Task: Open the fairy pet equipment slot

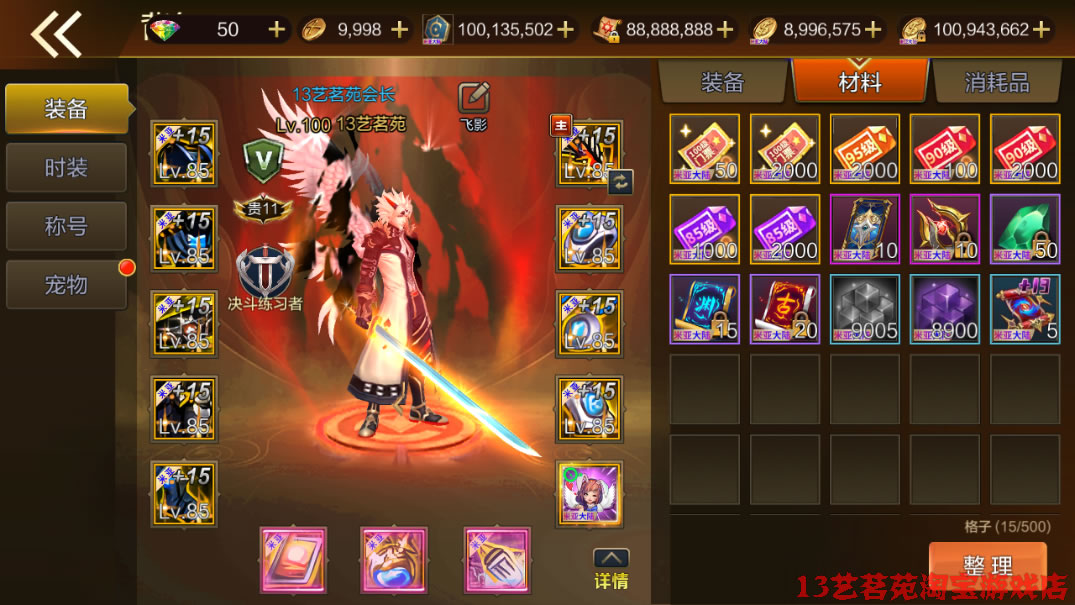Action: [590, 493]
